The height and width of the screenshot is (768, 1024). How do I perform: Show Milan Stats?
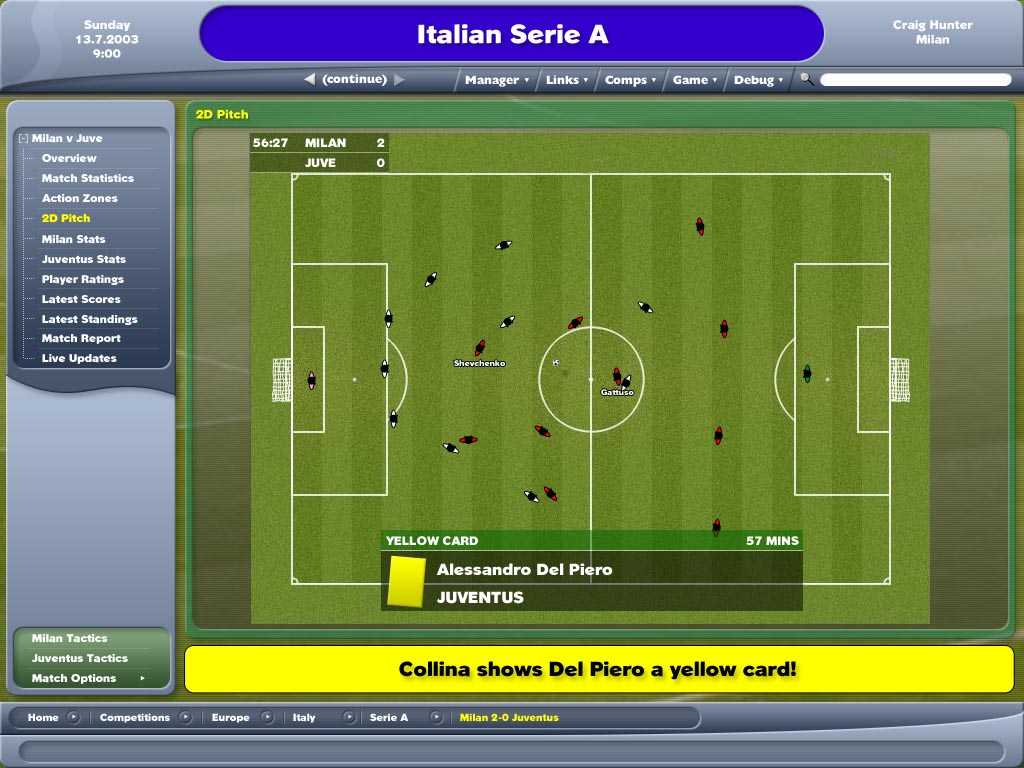(73, 239)
